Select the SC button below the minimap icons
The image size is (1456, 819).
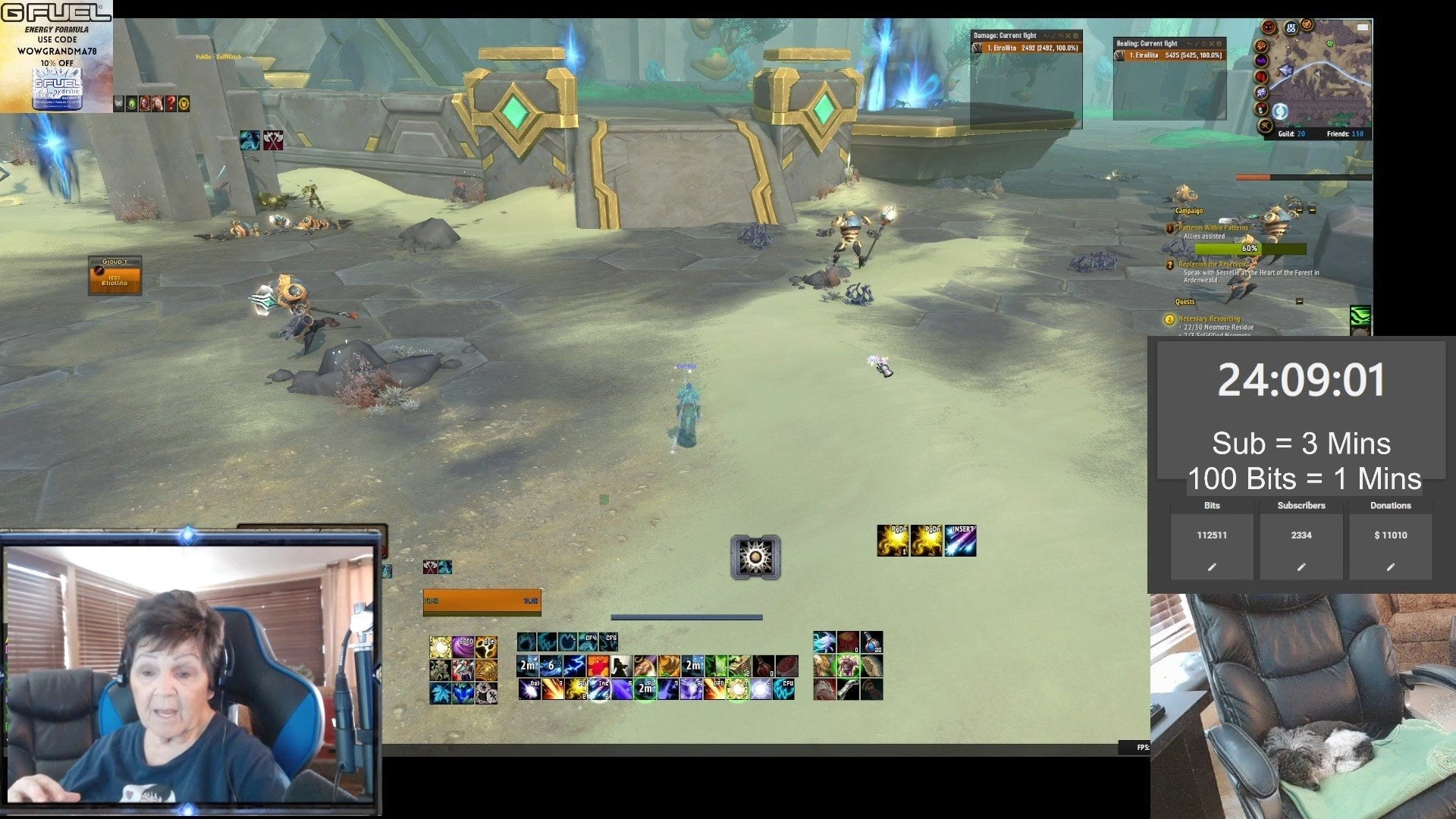[x=1264, y=124]
